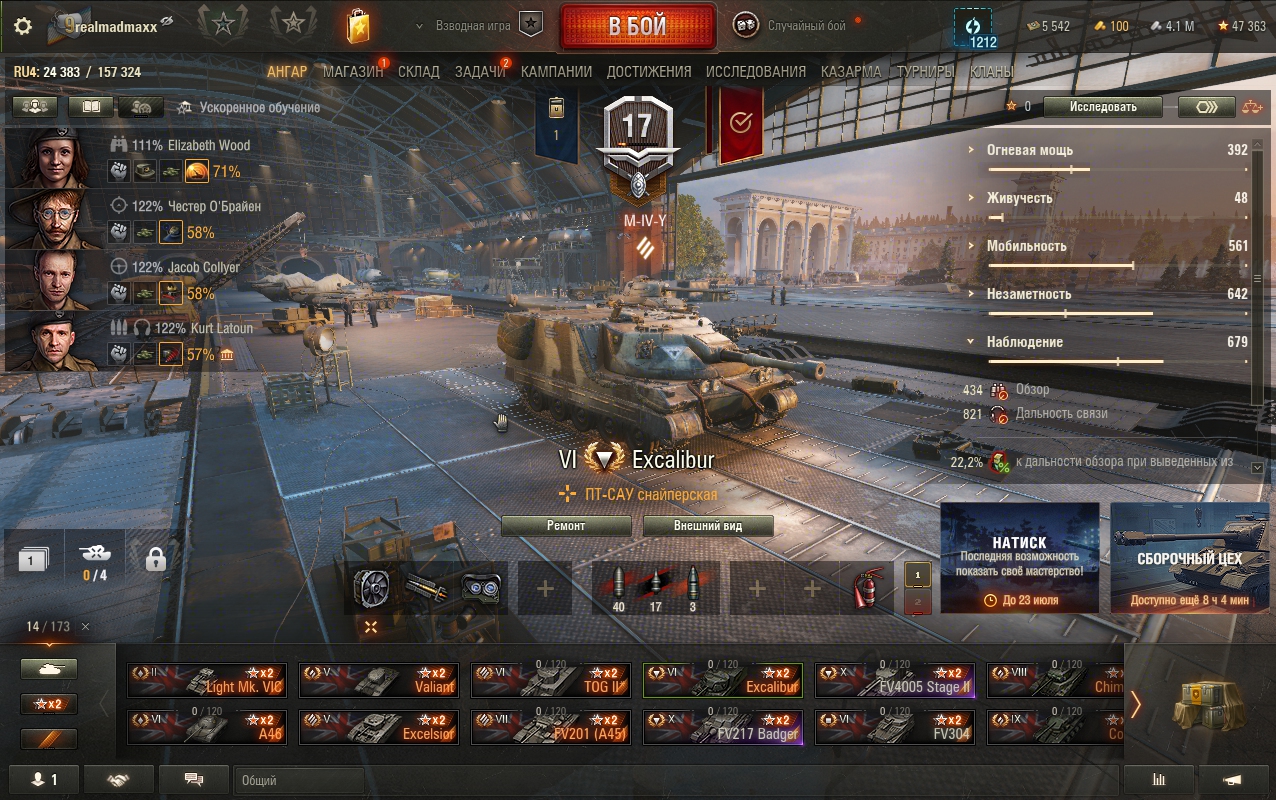The image size is (1276, 800).
Task: Open the СКЛАД tab
Action: 418,72
